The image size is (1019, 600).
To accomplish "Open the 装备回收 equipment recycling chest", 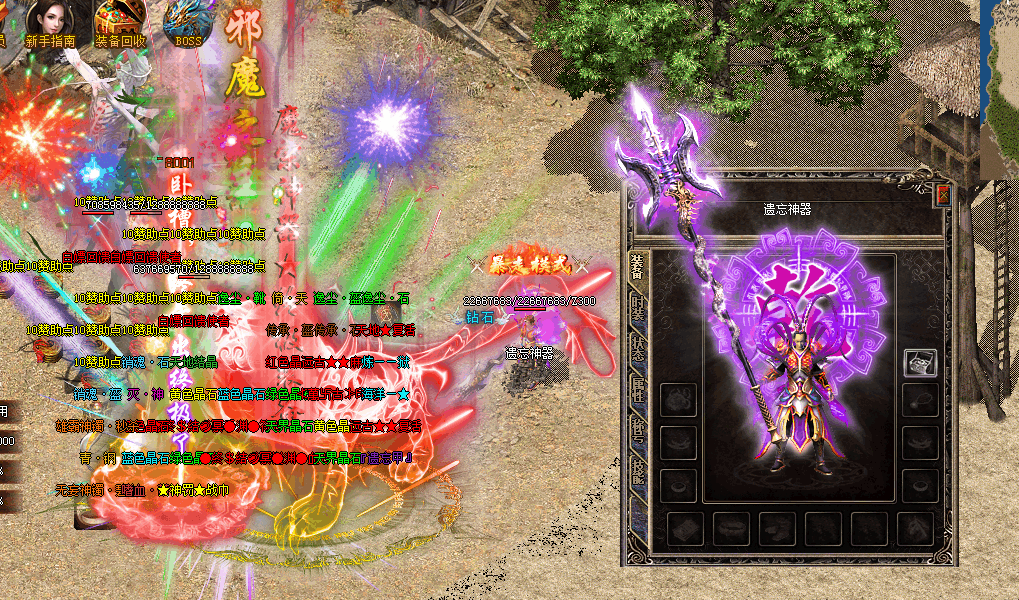I will [x=120, y=22].
